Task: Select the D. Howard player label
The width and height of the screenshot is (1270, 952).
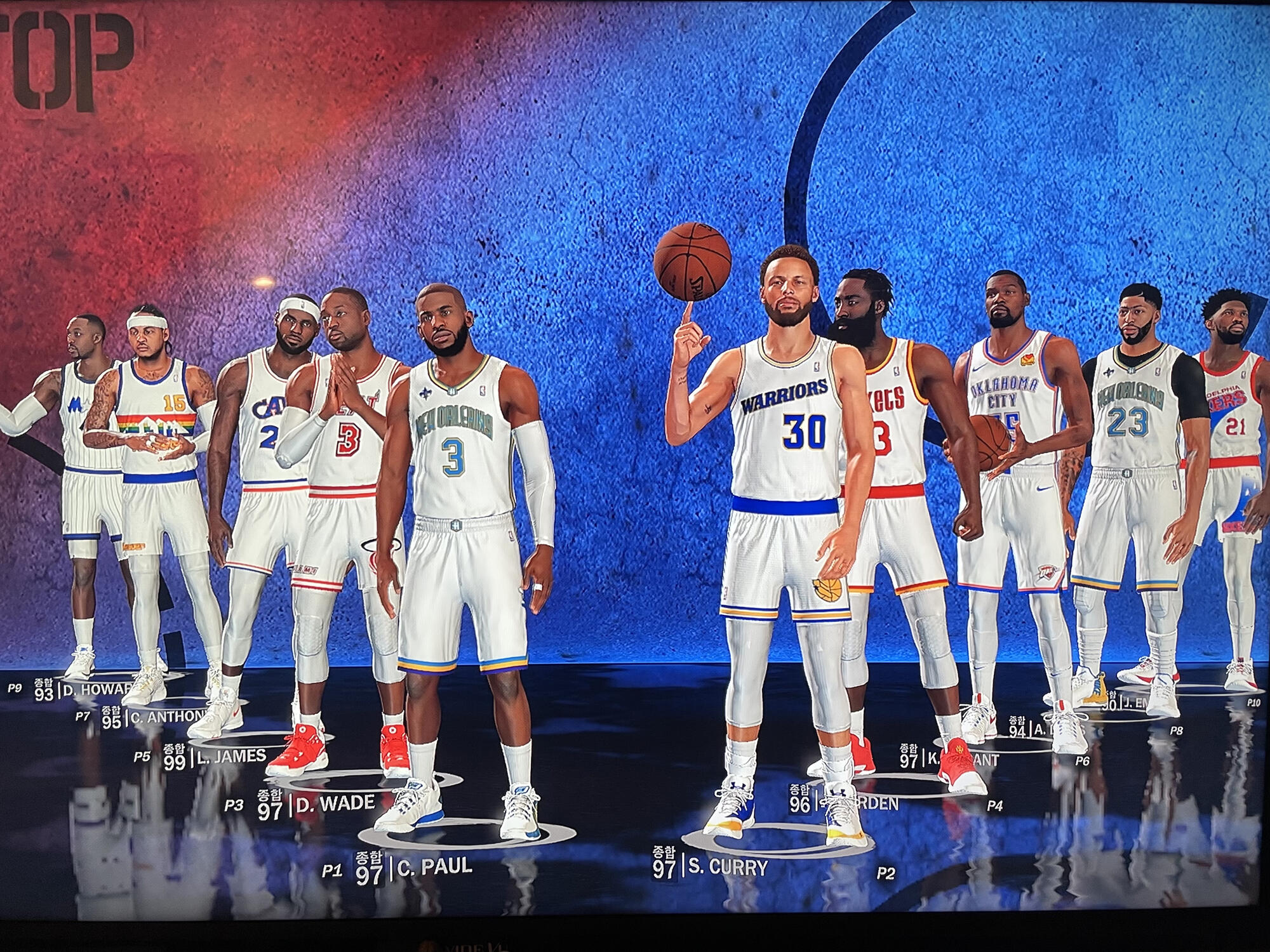Action: (x=97, y=690)
